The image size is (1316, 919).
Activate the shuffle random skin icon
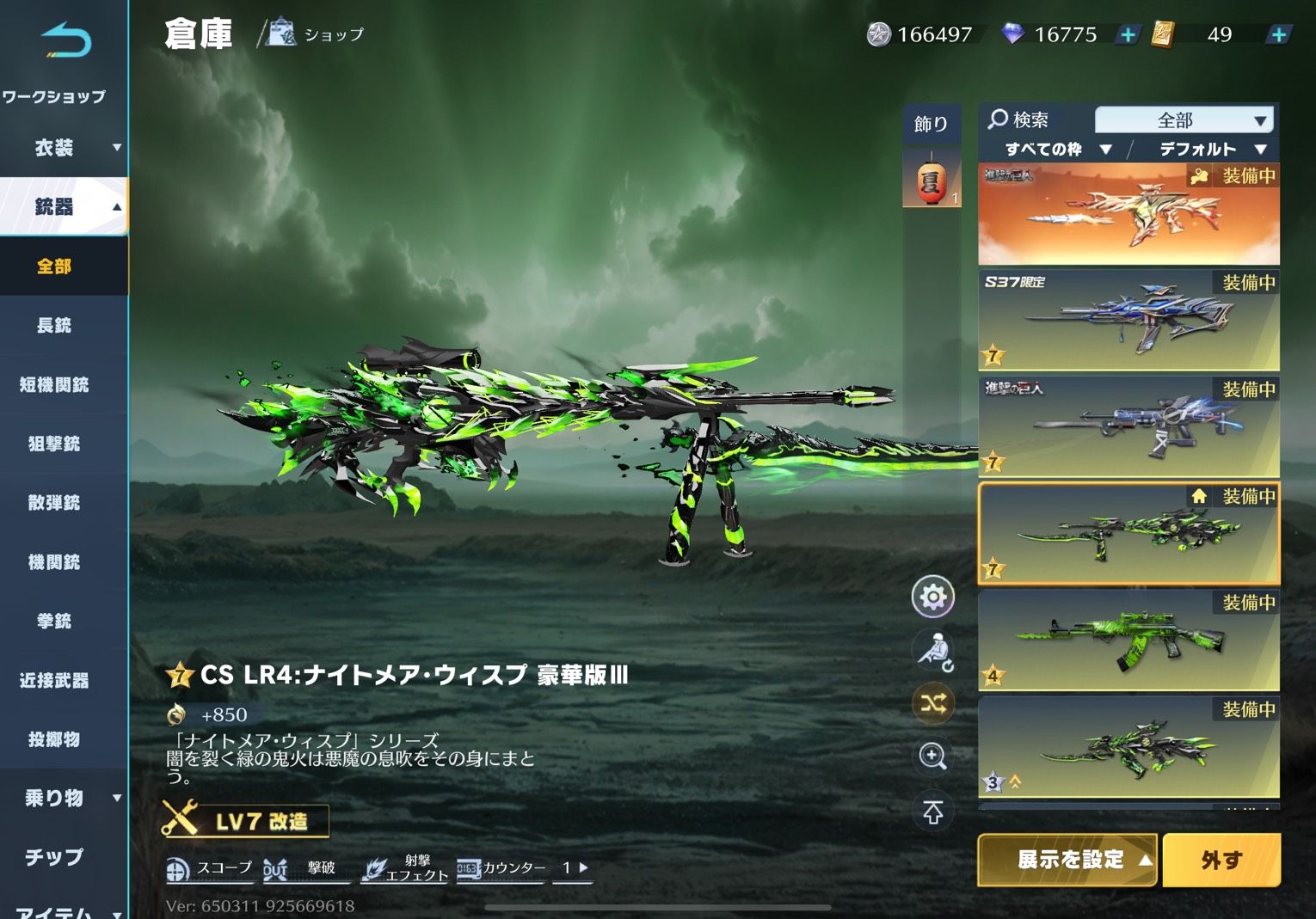point(932,703)
